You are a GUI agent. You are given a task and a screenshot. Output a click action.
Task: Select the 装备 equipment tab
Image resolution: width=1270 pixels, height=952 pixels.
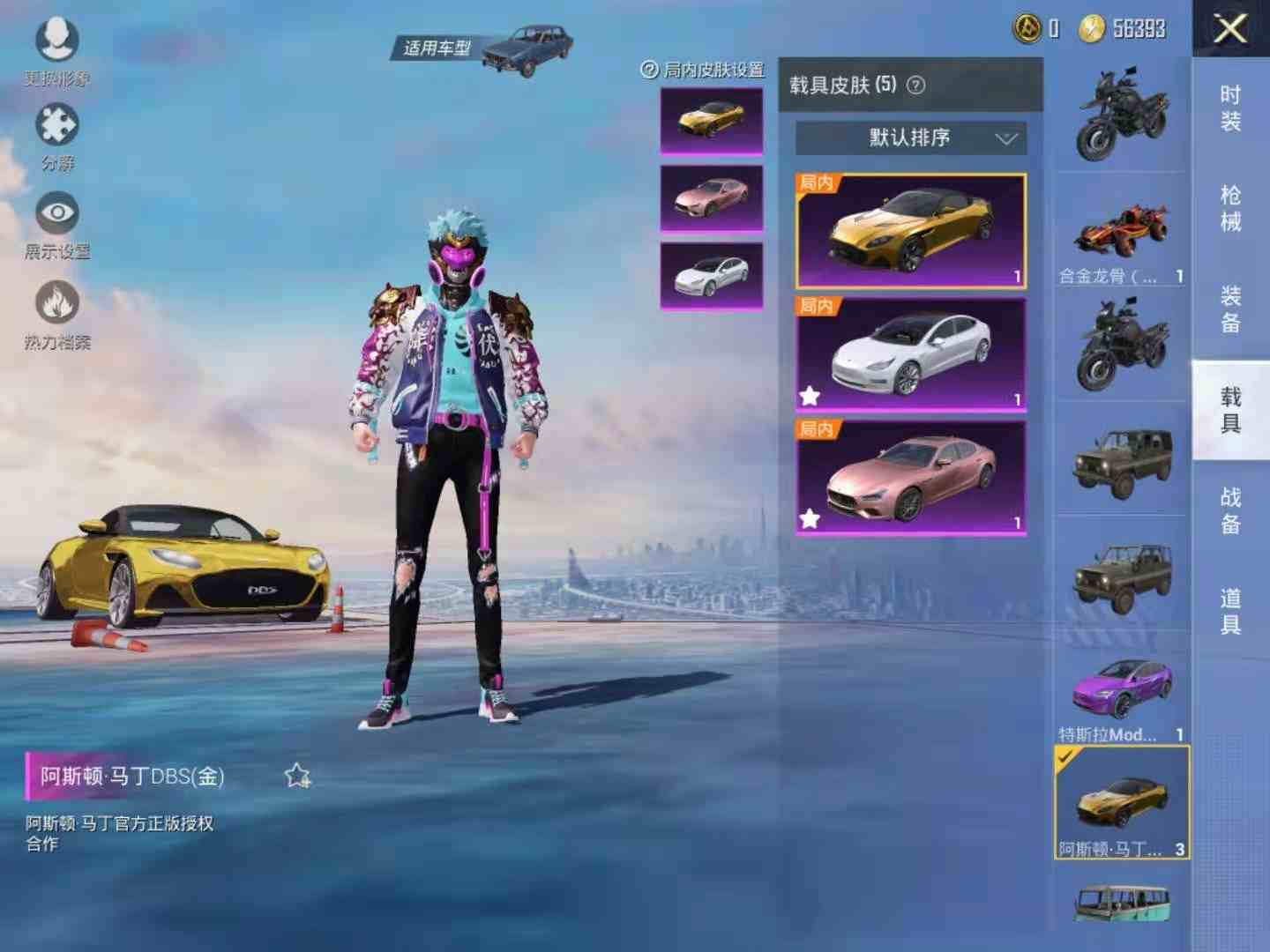[1230, 309]
